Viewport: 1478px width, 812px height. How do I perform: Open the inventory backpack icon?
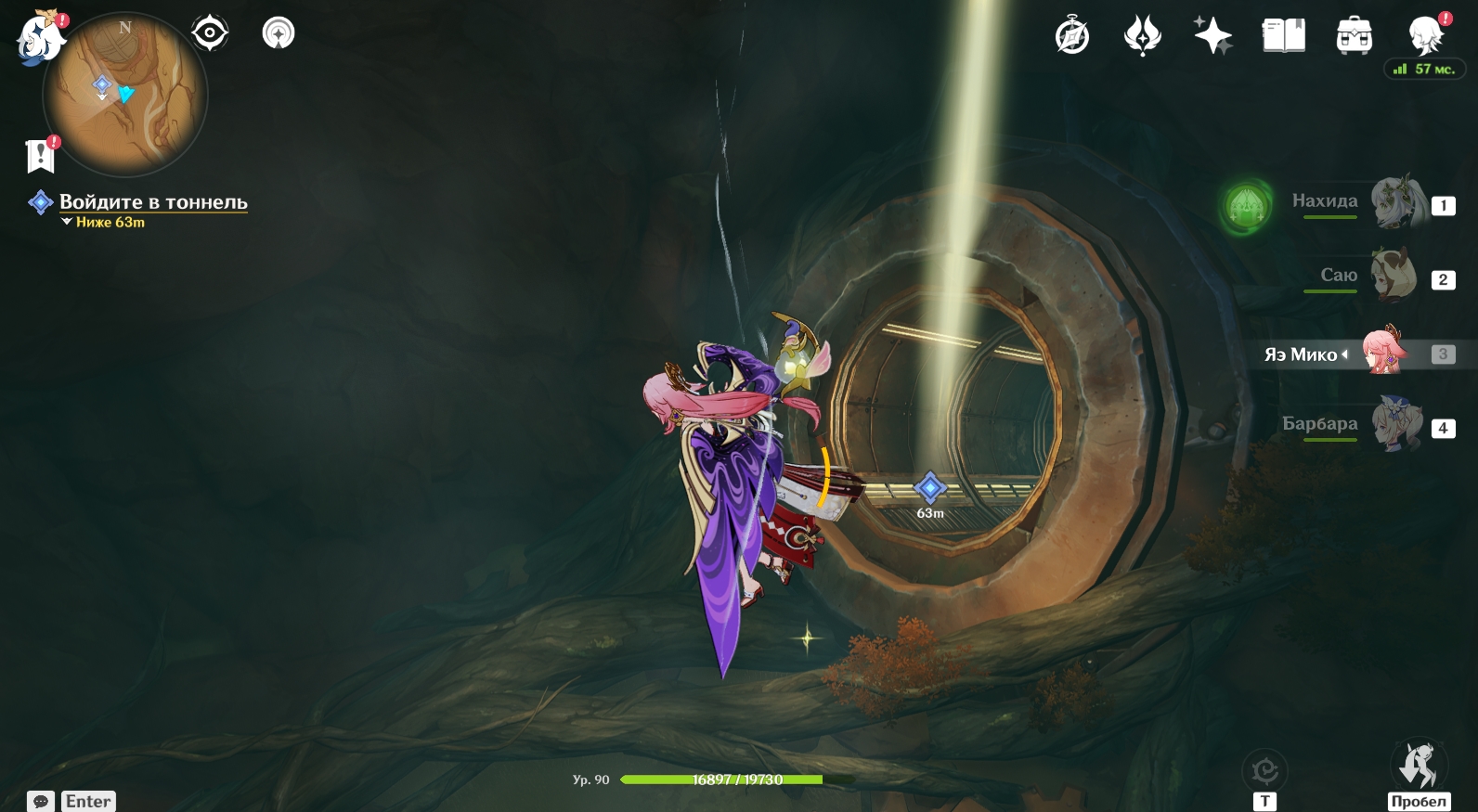pos(1354,37)
